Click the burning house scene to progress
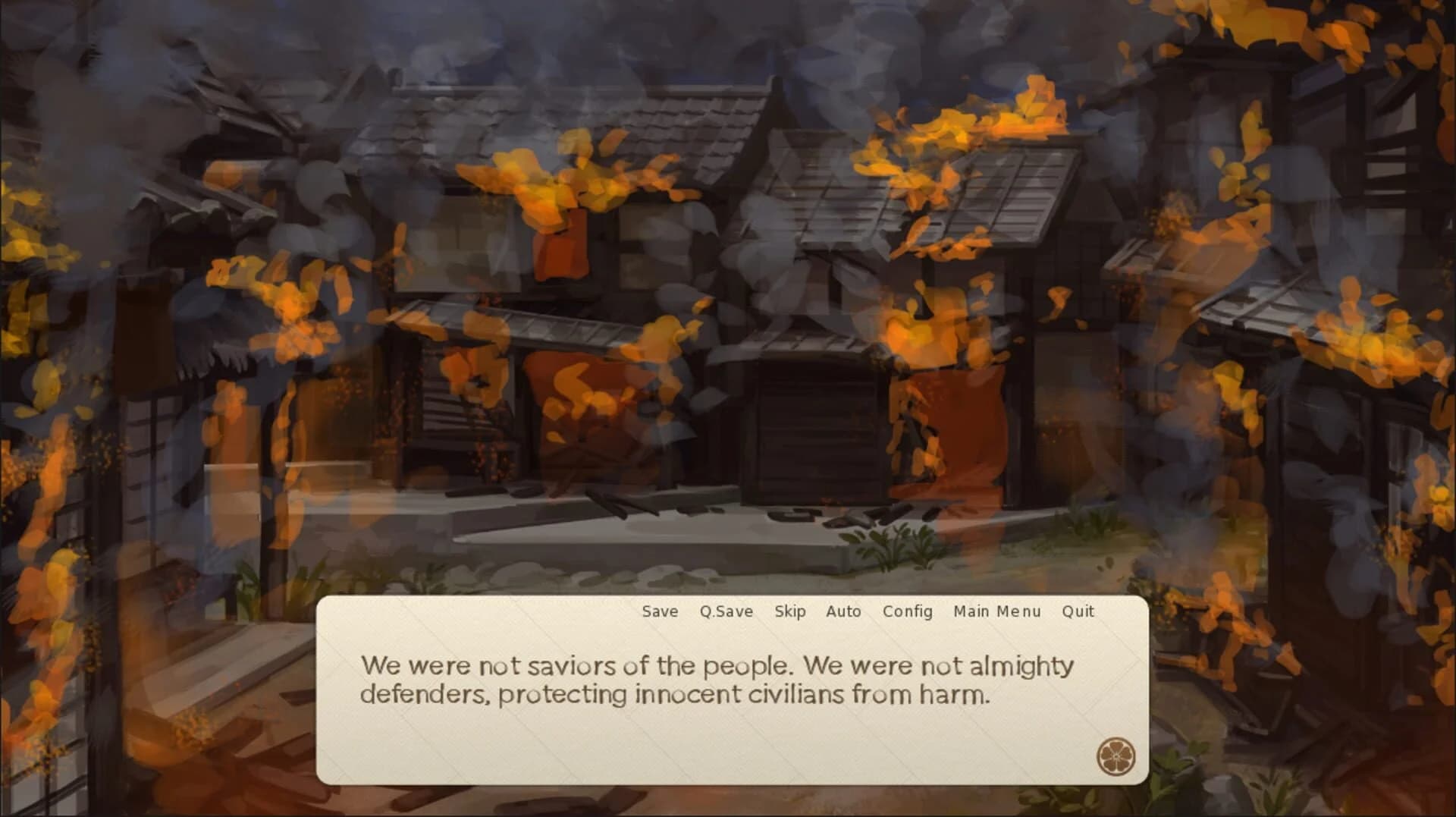This screenshot has width=1456, height=817. point(728,303)
